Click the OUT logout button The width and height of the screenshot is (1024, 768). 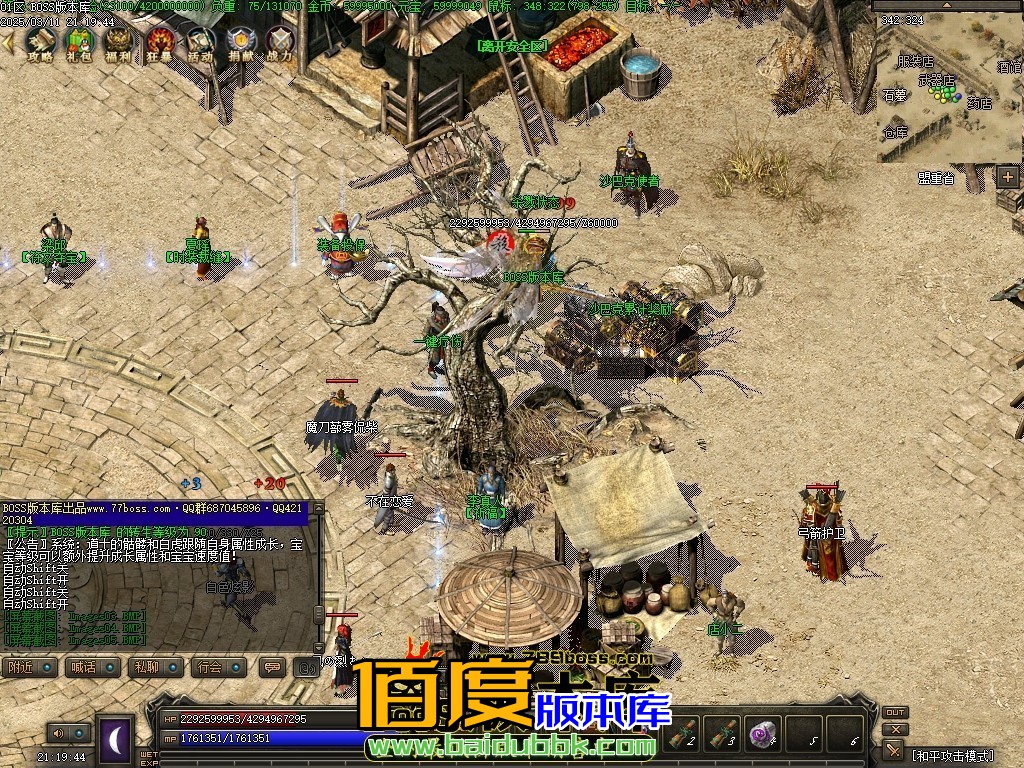tap(895, 713)
